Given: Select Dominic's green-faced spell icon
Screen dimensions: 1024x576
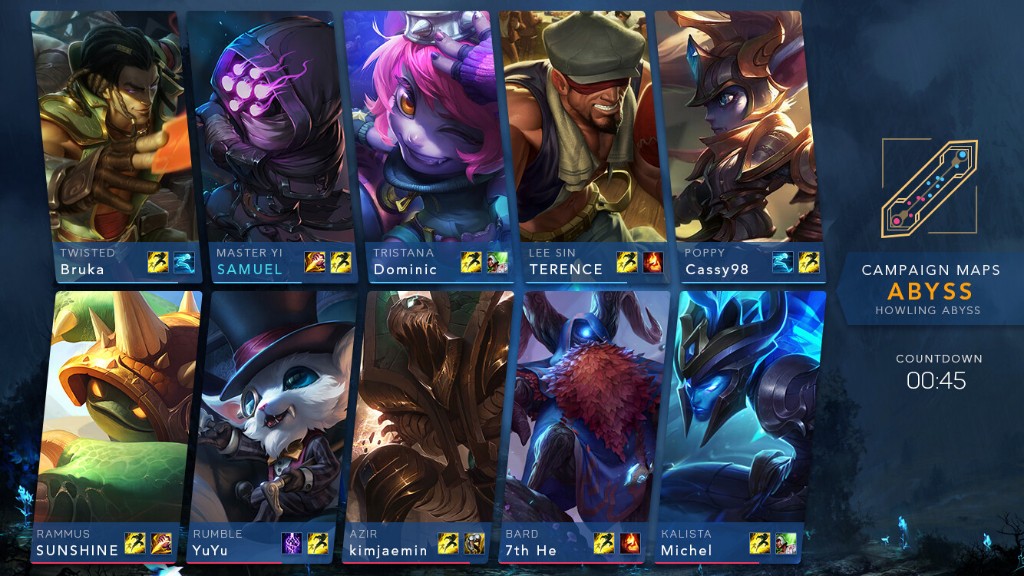Looking at the screenshot, I should point(497,262).
